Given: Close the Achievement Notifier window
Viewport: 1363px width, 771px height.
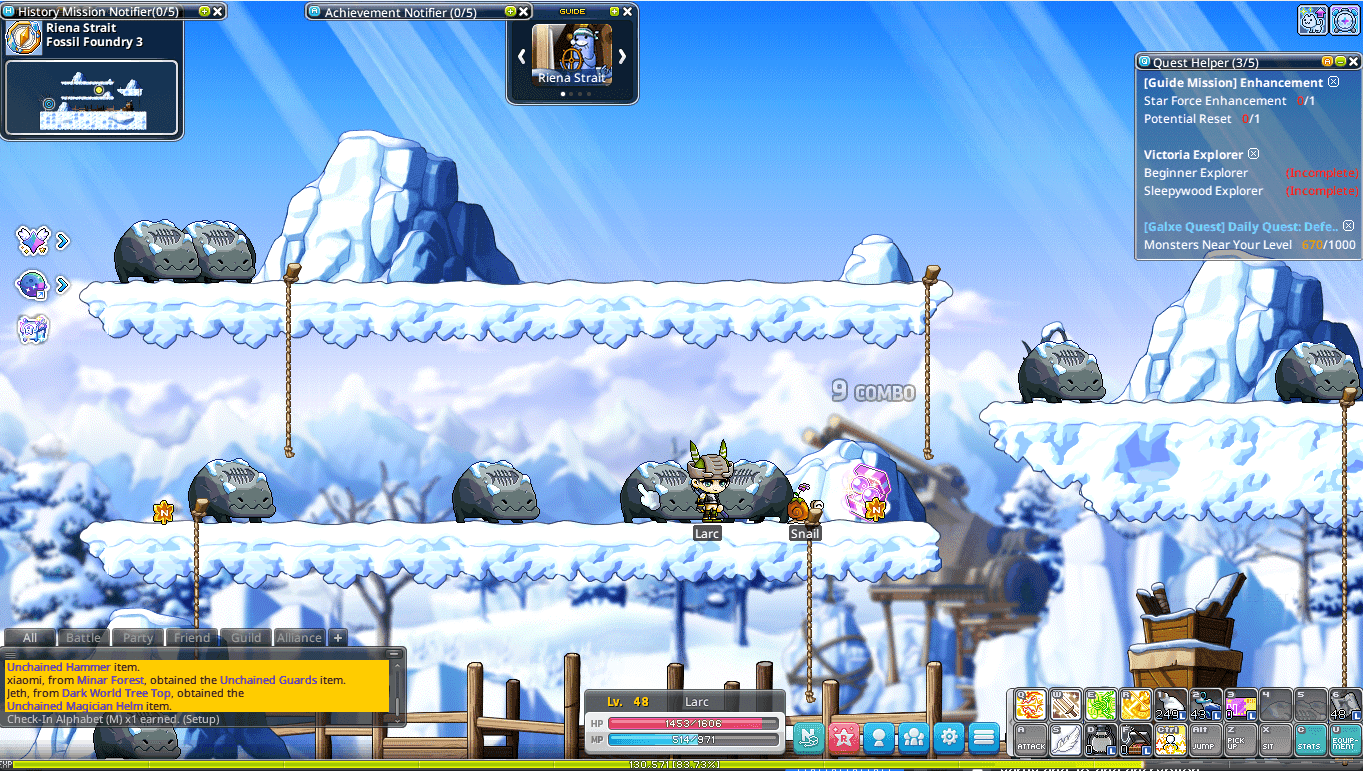Looking at the screenshot, I should pyautogui.click(x=524, y=12).
